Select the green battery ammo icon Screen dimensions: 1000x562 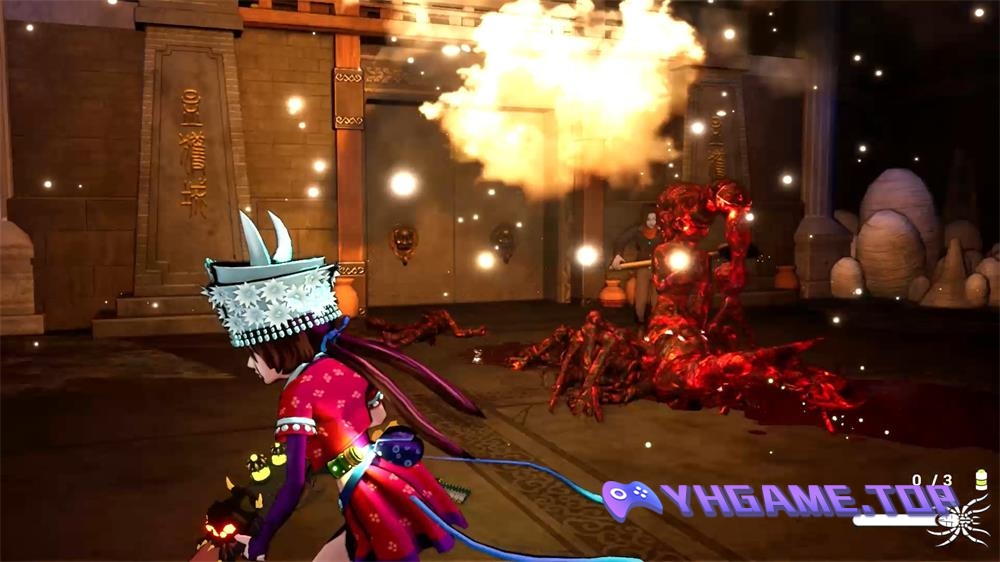pos(980,480)
